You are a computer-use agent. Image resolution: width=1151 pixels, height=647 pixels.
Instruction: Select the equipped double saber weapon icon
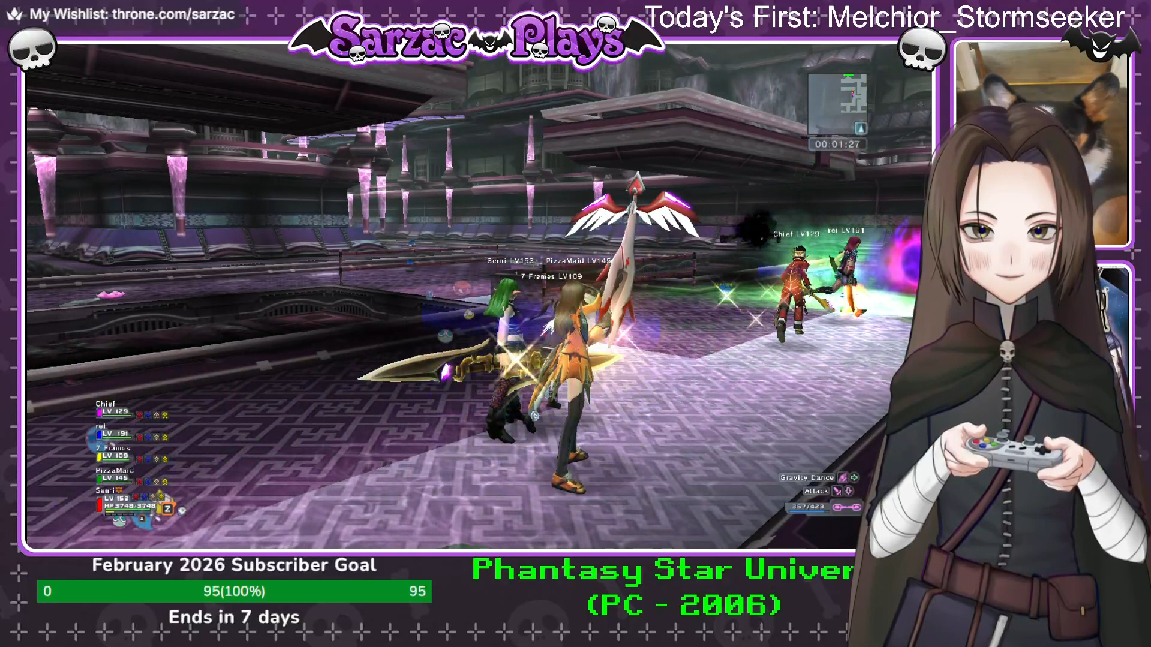pos(847,508)
